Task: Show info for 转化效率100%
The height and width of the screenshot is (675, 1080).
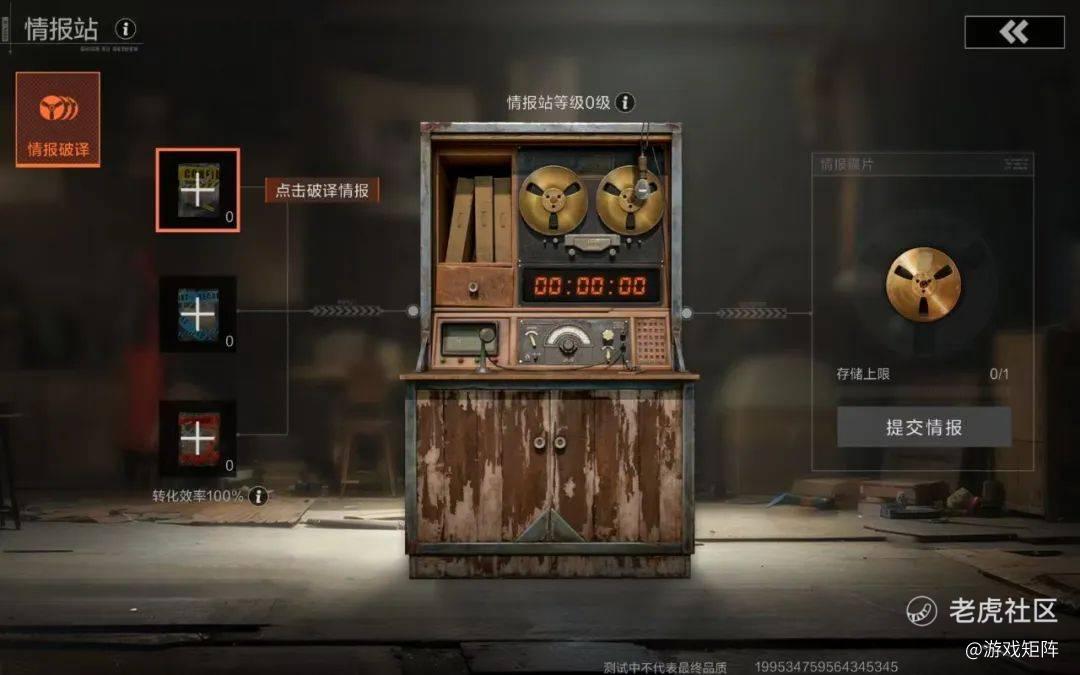Action: coord(259,496)
